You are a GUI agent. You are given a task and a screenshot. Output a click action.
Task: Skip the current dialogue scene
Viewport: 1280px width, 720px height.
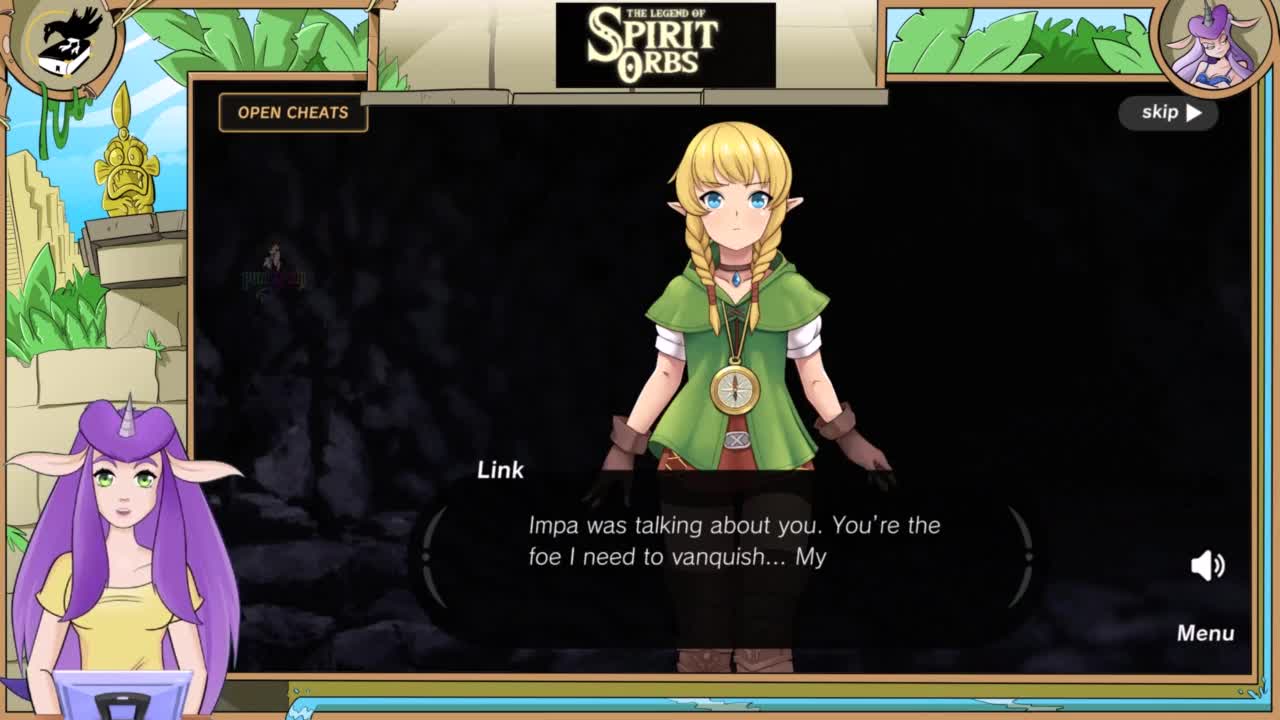click(1169, 112)
